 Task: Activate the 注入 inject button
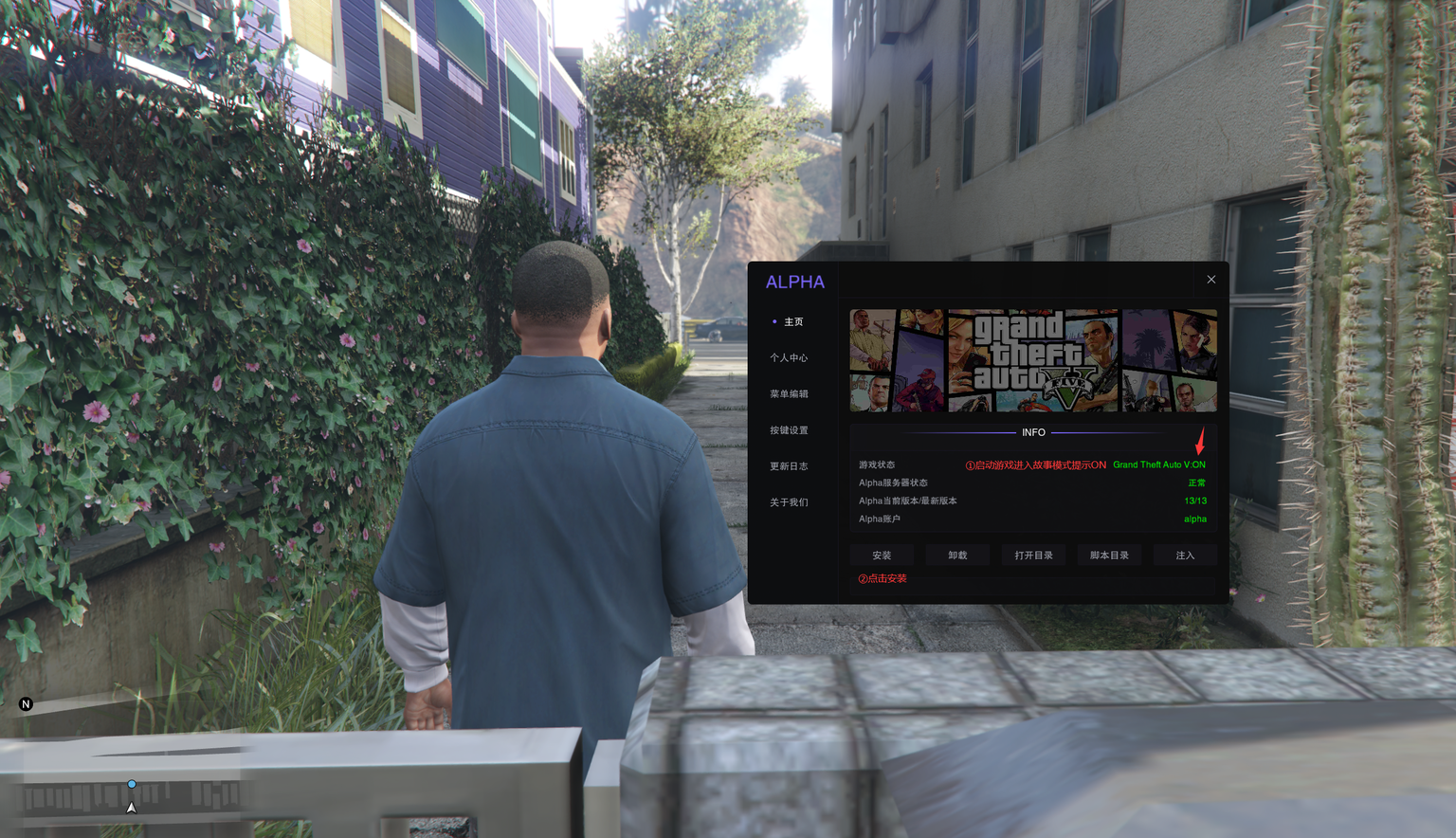pyautogui.click(x=1185, y=556)
